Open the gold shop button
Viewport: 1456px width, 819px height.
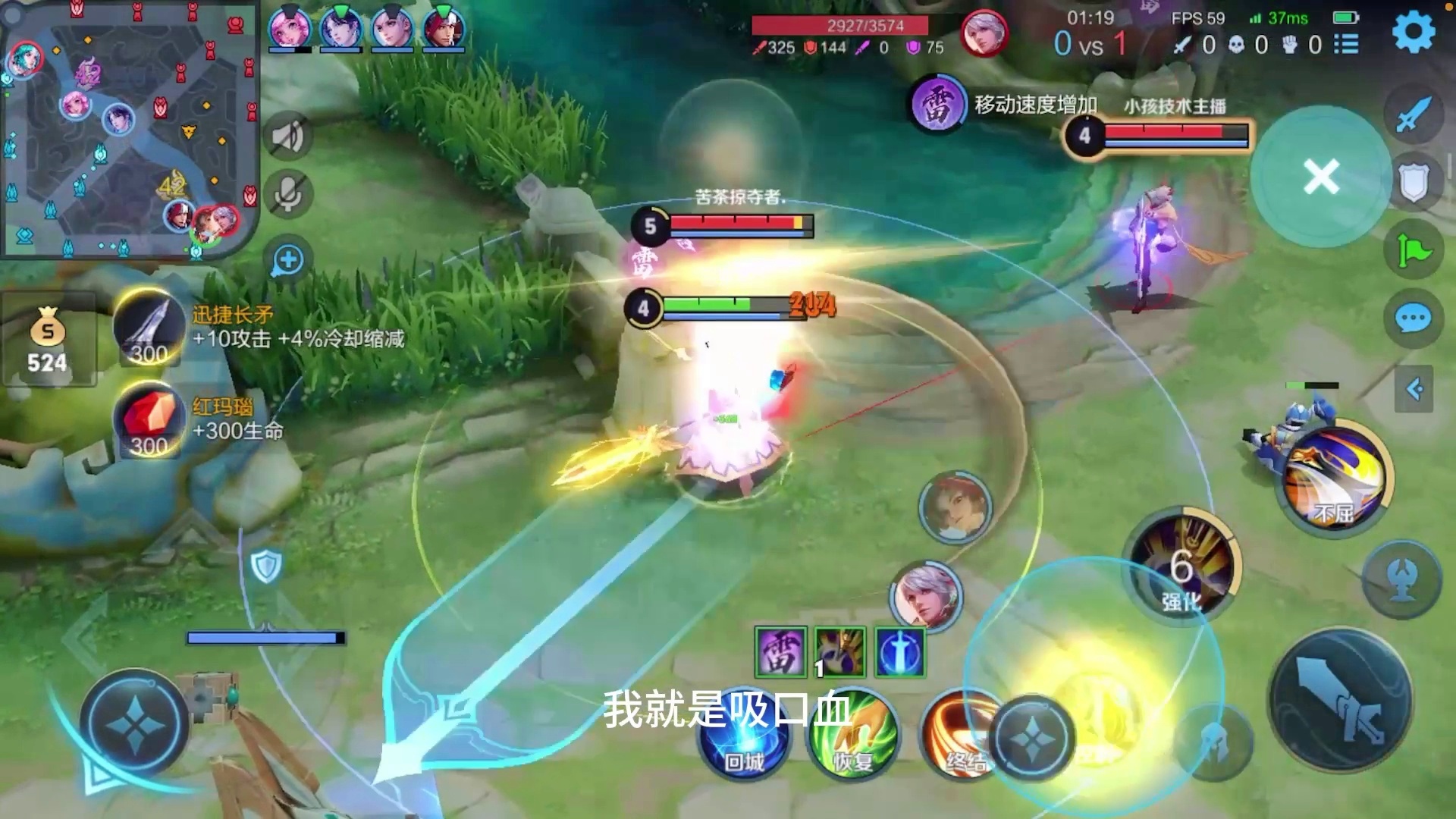47,340
